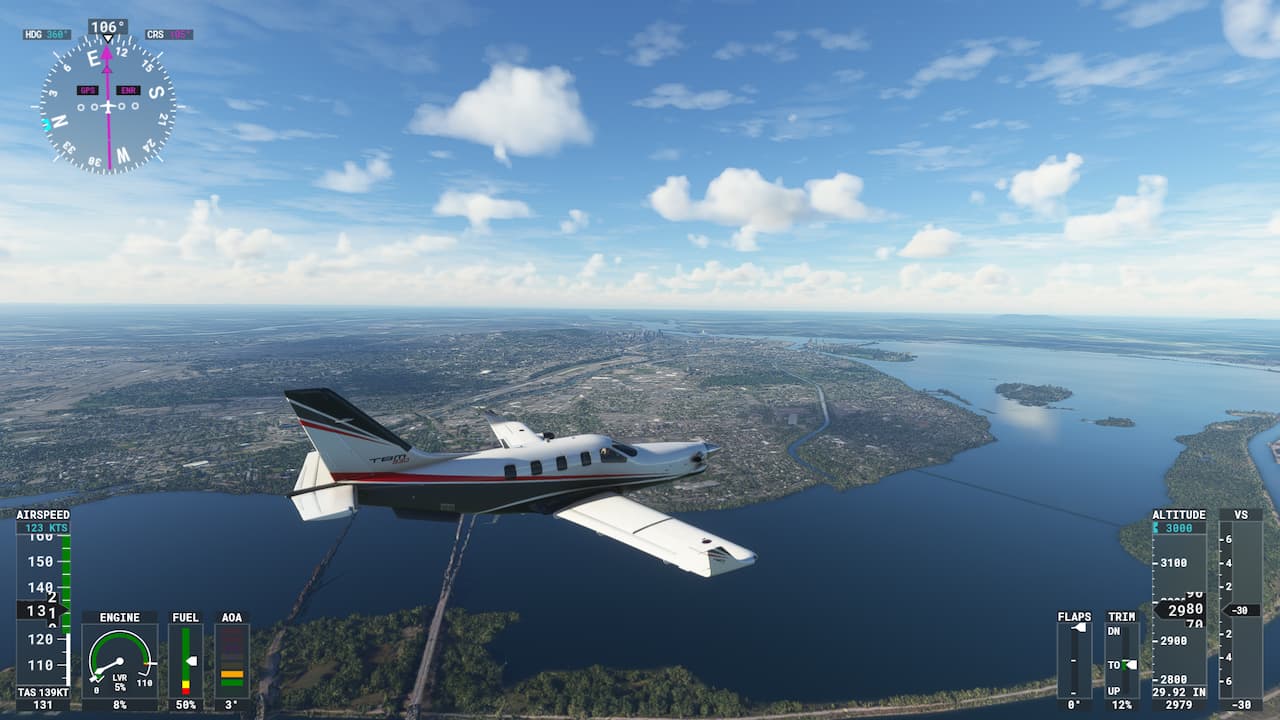Click the fuel level gauge
The image size is (1280, 720).
click(x=186, y=661)
